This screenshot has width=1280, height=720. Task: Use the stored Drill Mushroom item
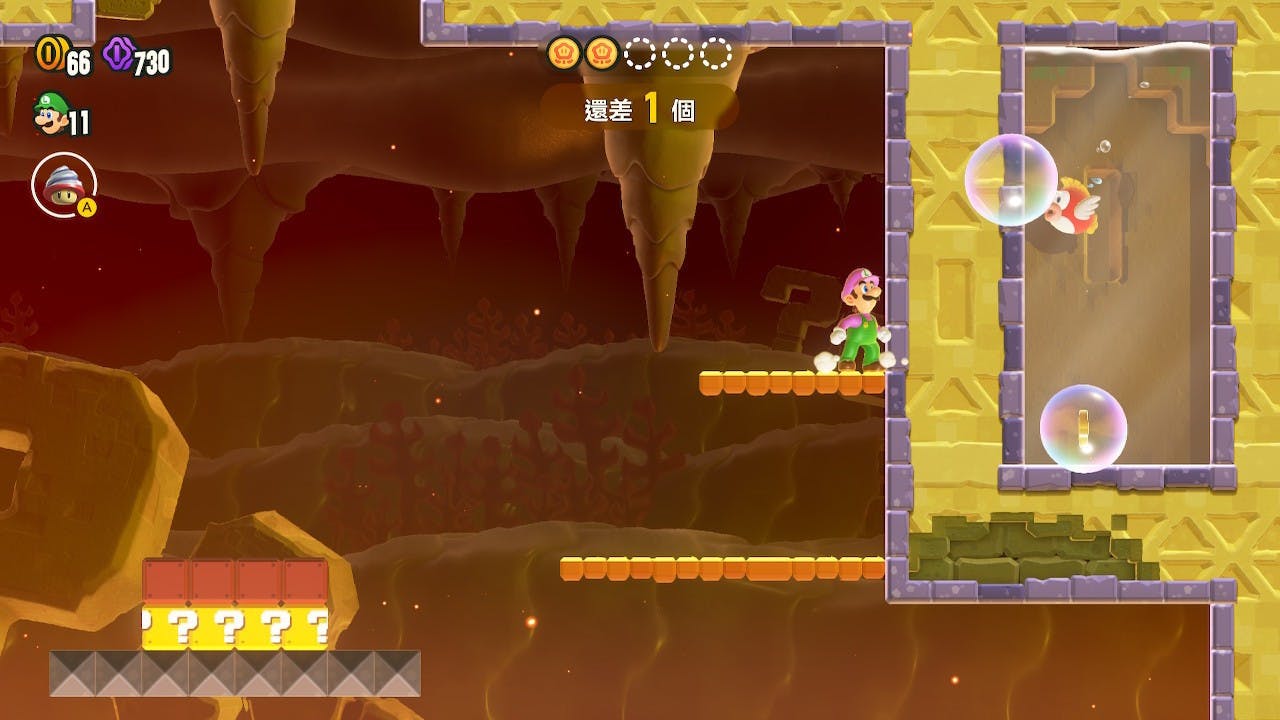pyautogui.click(x=63, y=184)
